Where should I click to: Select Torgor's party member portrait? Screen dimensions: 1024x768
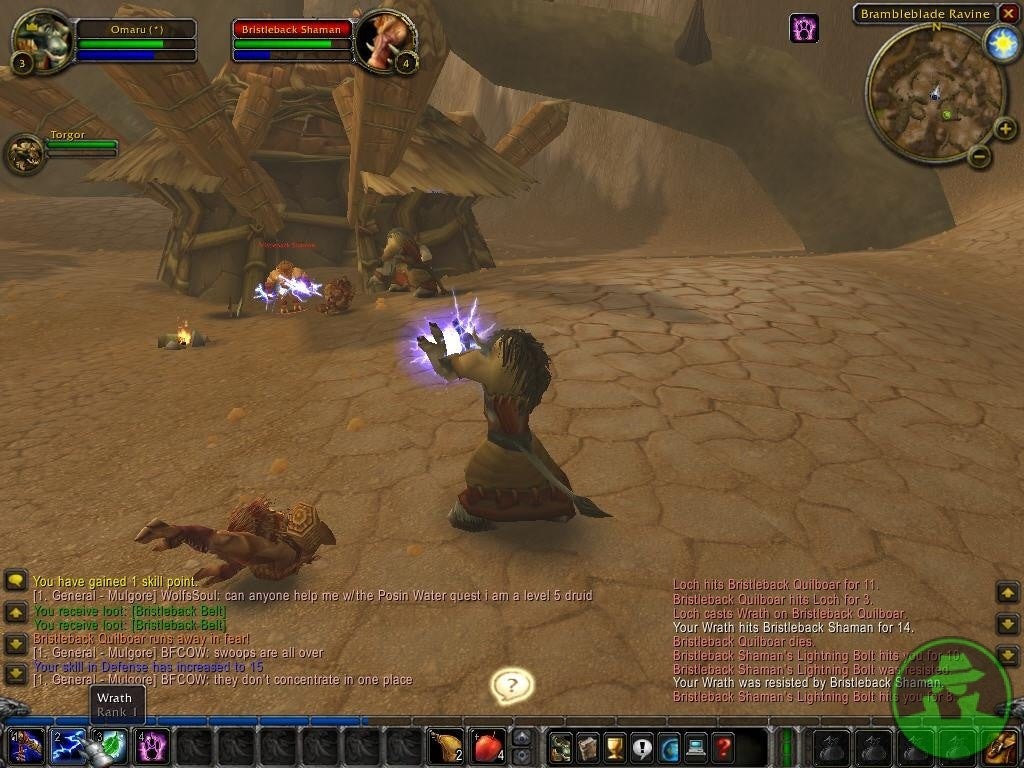point(24,153)
